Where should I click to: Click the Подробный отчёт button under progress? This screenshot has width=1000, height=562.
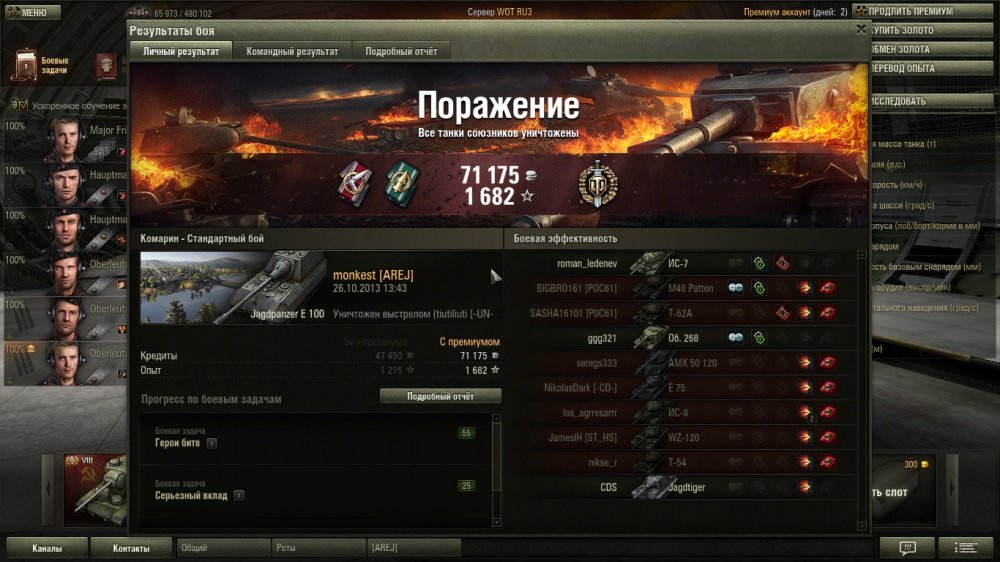(x=440, y=396)
